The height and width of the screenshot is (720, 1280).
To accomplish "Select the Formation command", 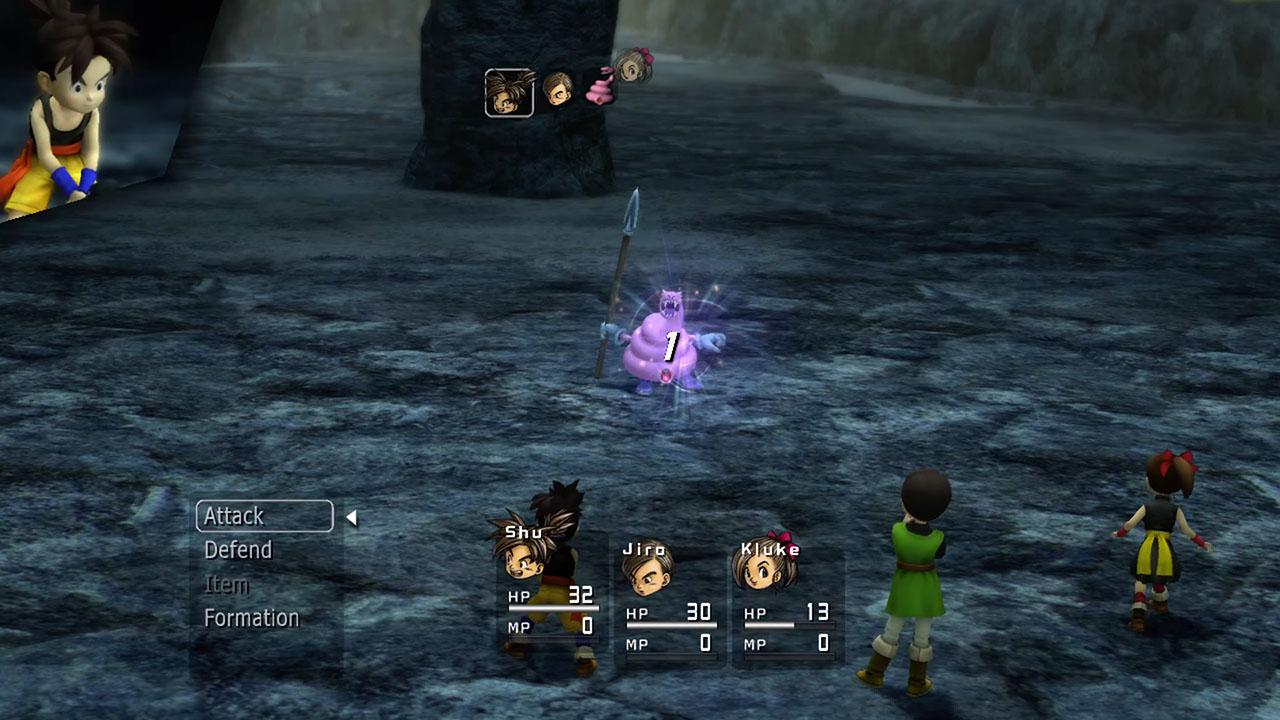I will pyautogui.click(x=251, y=618).
